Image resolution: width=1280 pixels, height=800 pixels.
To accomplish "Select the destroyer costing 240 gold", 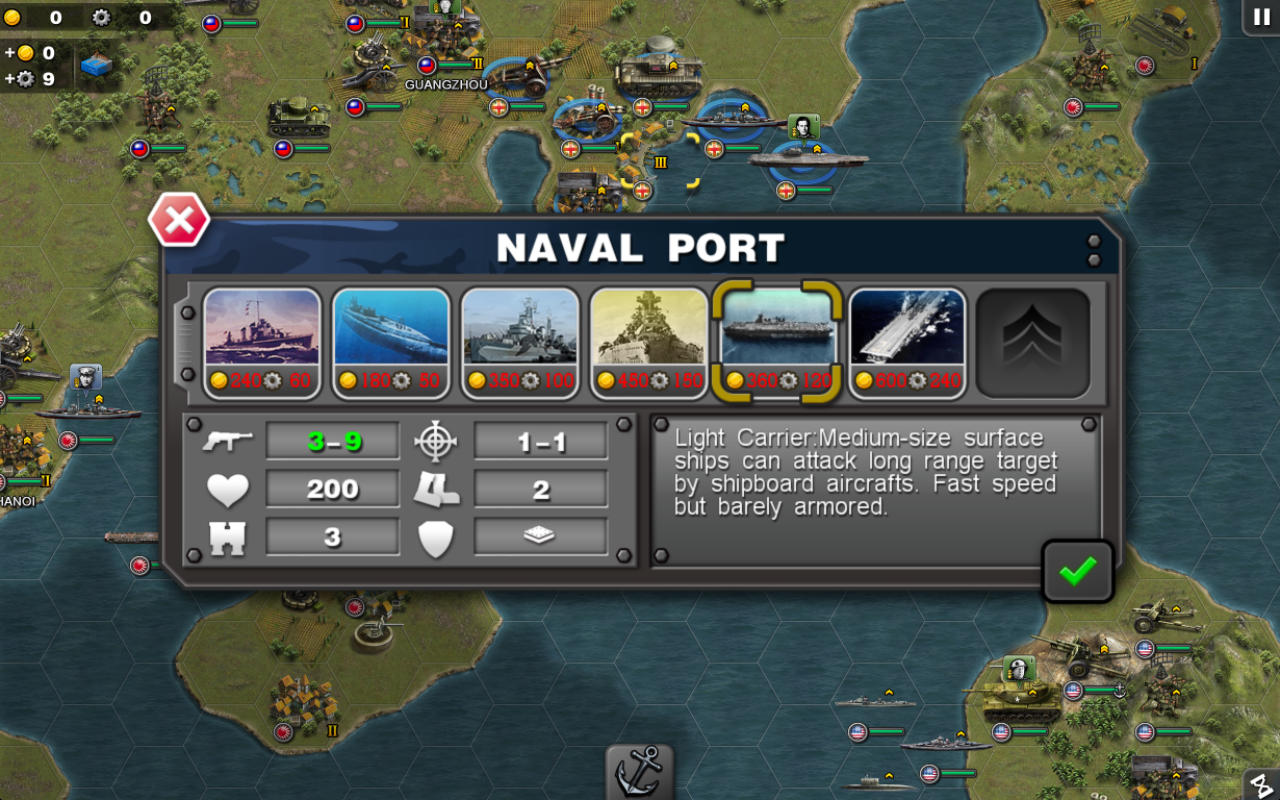I will click(263, 340).
